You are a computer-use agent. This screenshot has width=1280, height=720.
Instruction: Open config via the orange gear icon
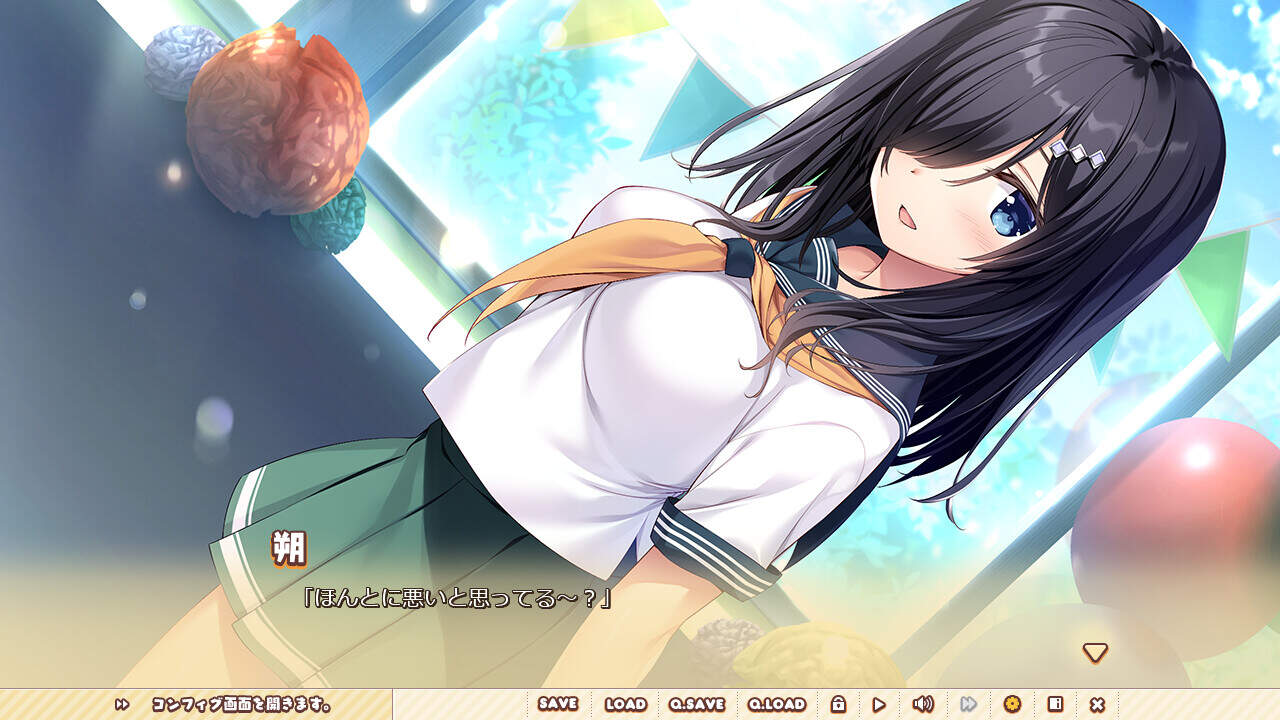(x=1011, y=704)
